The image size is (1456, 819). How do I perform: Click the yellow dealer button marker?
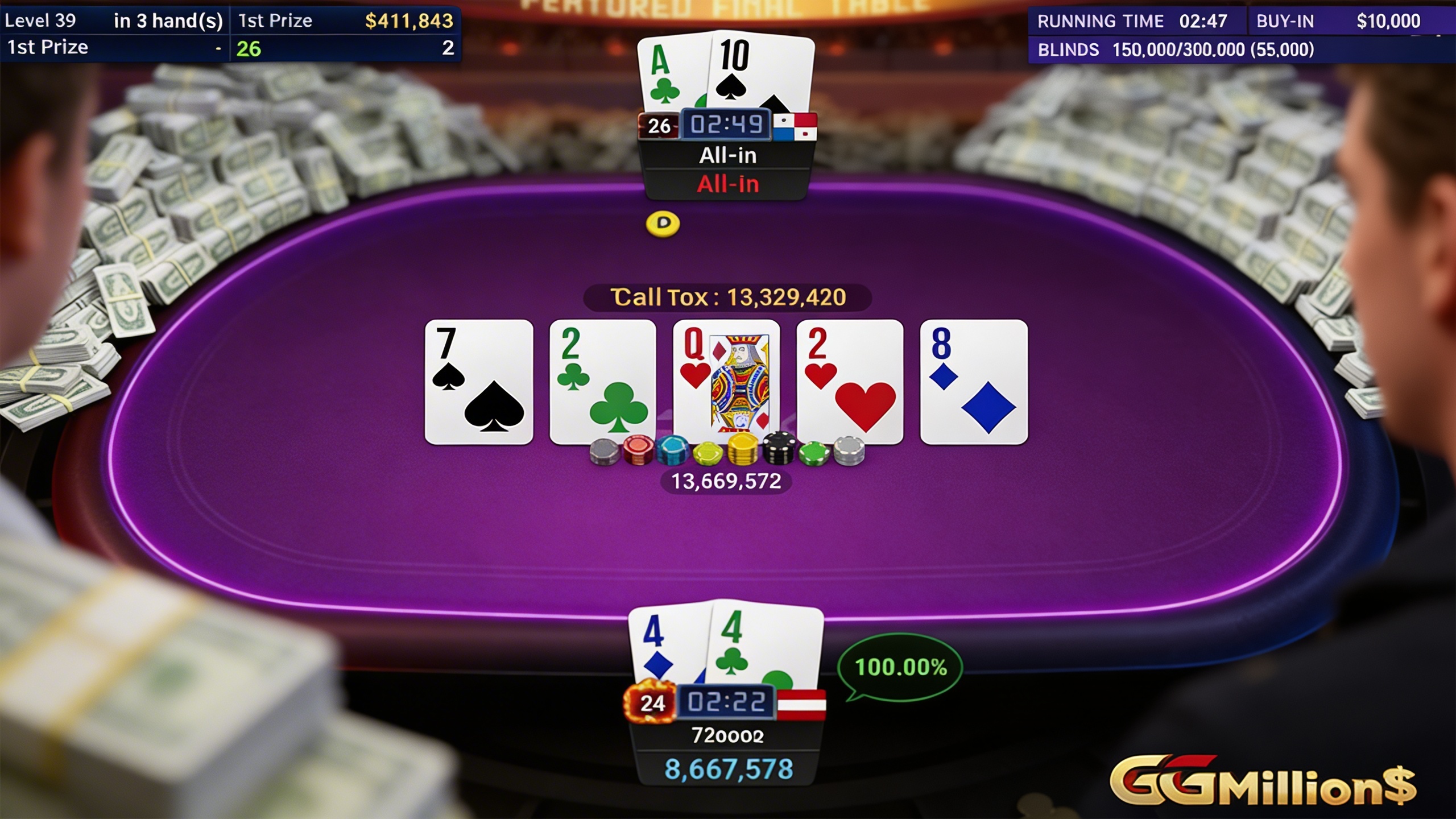664,225
